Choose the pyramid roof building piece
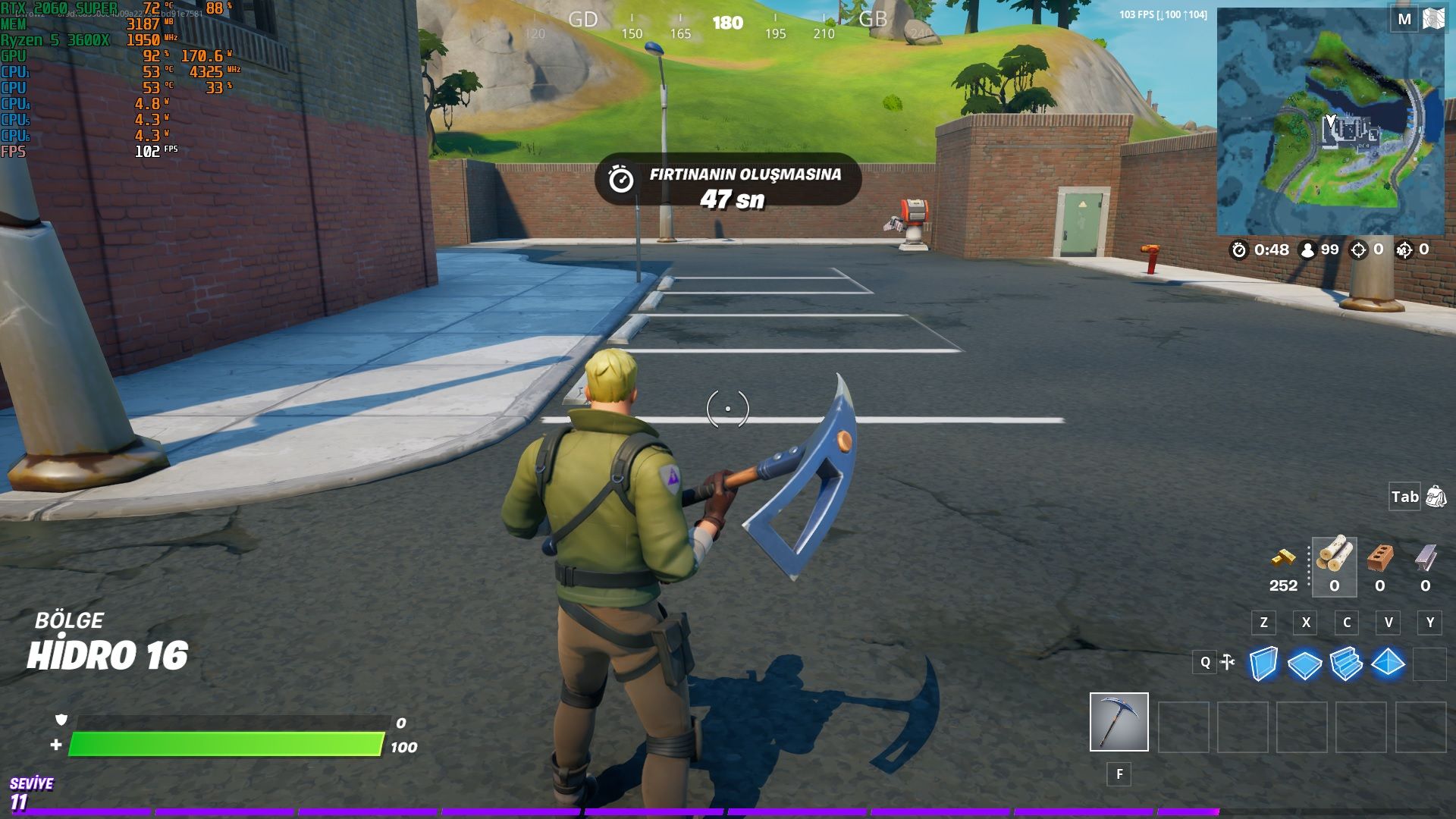This screenshot has height=819, width=1456. [x=1388, y=663]
